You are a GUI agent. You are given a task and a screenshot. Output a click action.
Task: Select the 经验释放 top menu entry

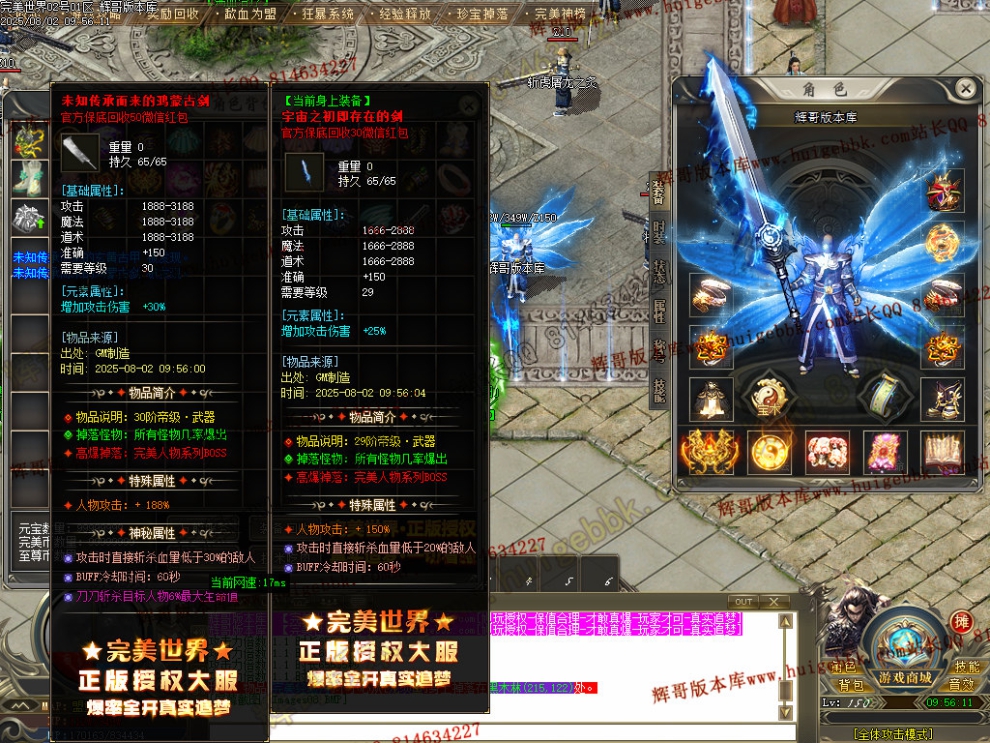(405, 14)
